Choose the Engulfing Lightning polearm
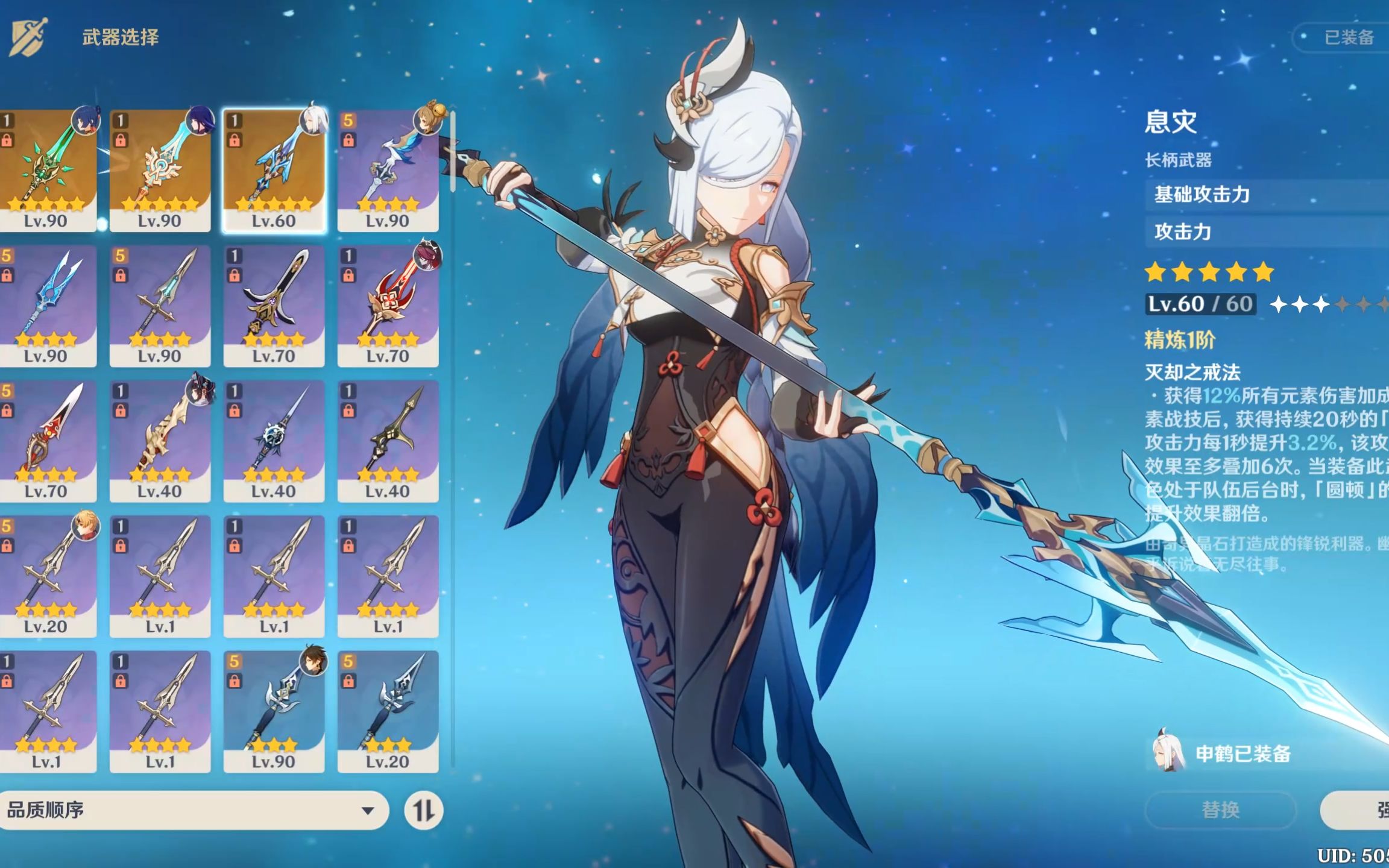 coord(160,170)
